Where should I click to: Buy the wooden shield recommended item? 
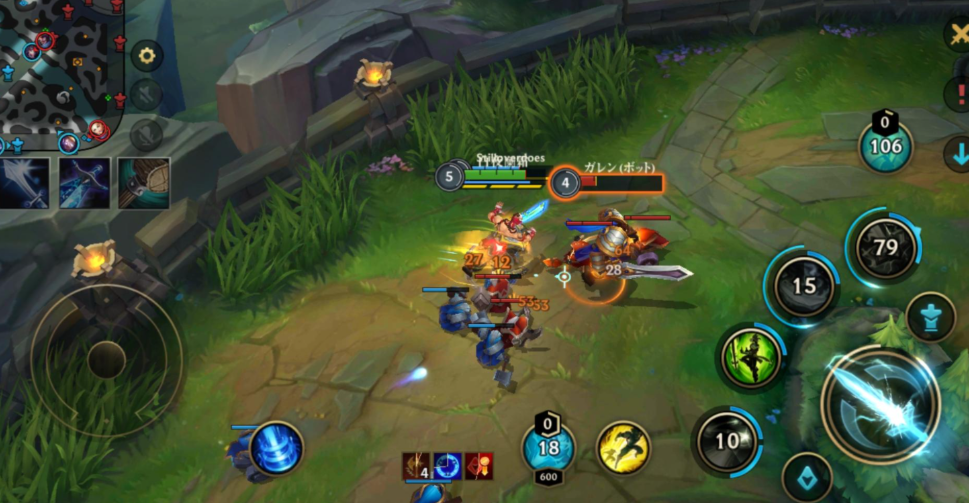pyautogui.click(x=143, y=183)
